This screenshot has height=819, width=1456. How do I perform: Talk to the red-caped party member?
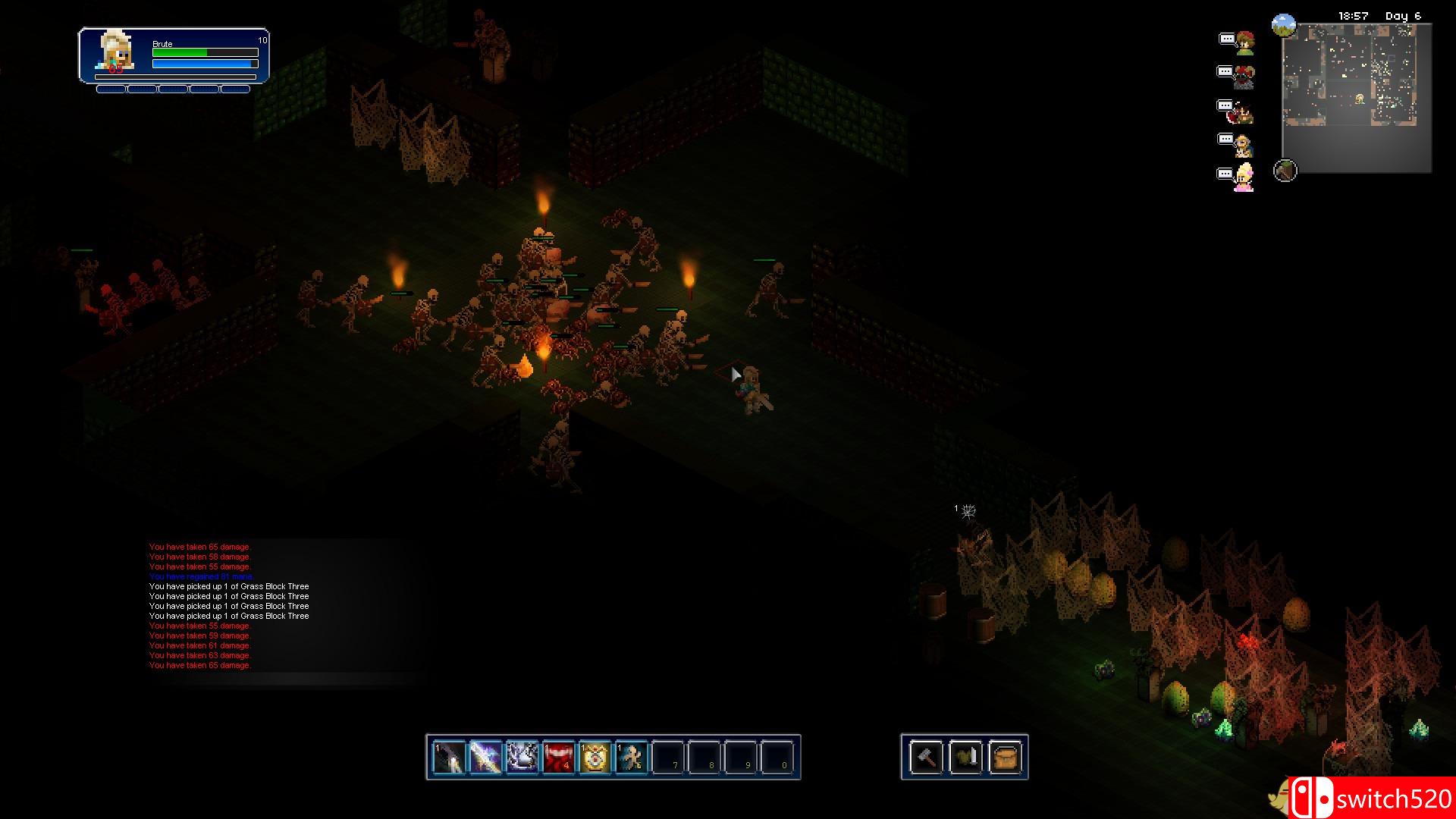1242,111
